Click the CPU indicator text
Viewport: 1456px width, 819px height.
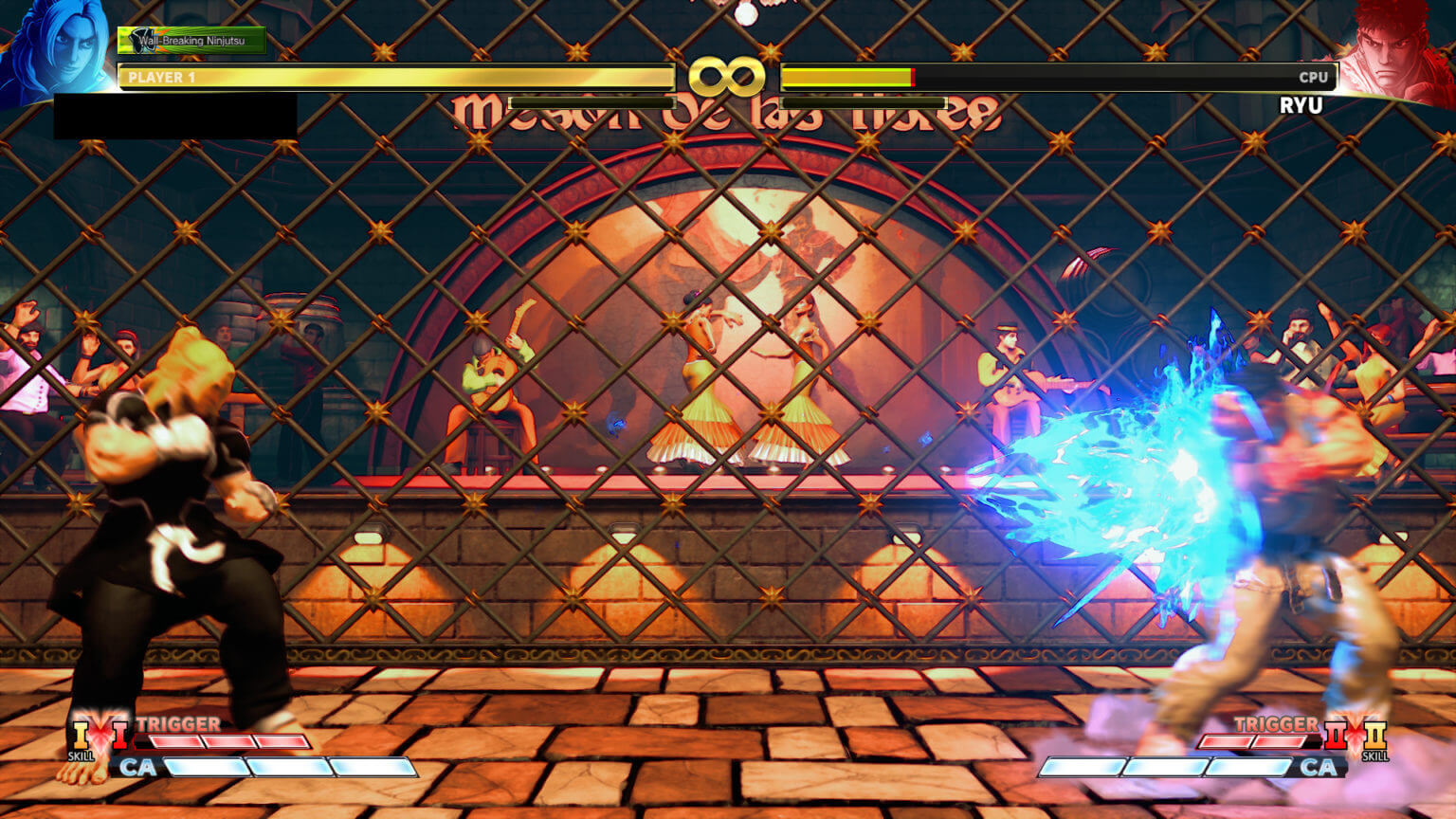coord(1314,79)
